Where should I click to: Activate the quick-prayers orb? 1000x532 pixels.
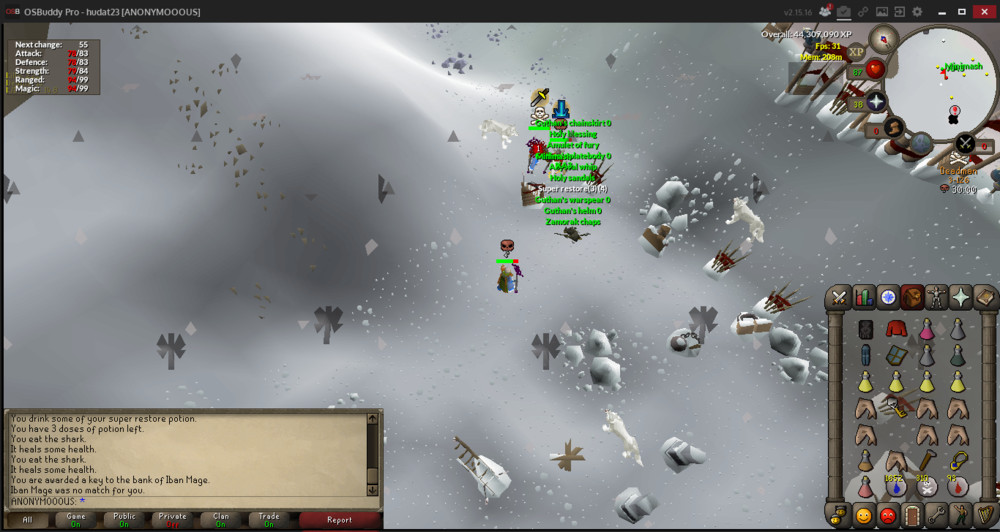pyautogui.click(x=876, y=103)
